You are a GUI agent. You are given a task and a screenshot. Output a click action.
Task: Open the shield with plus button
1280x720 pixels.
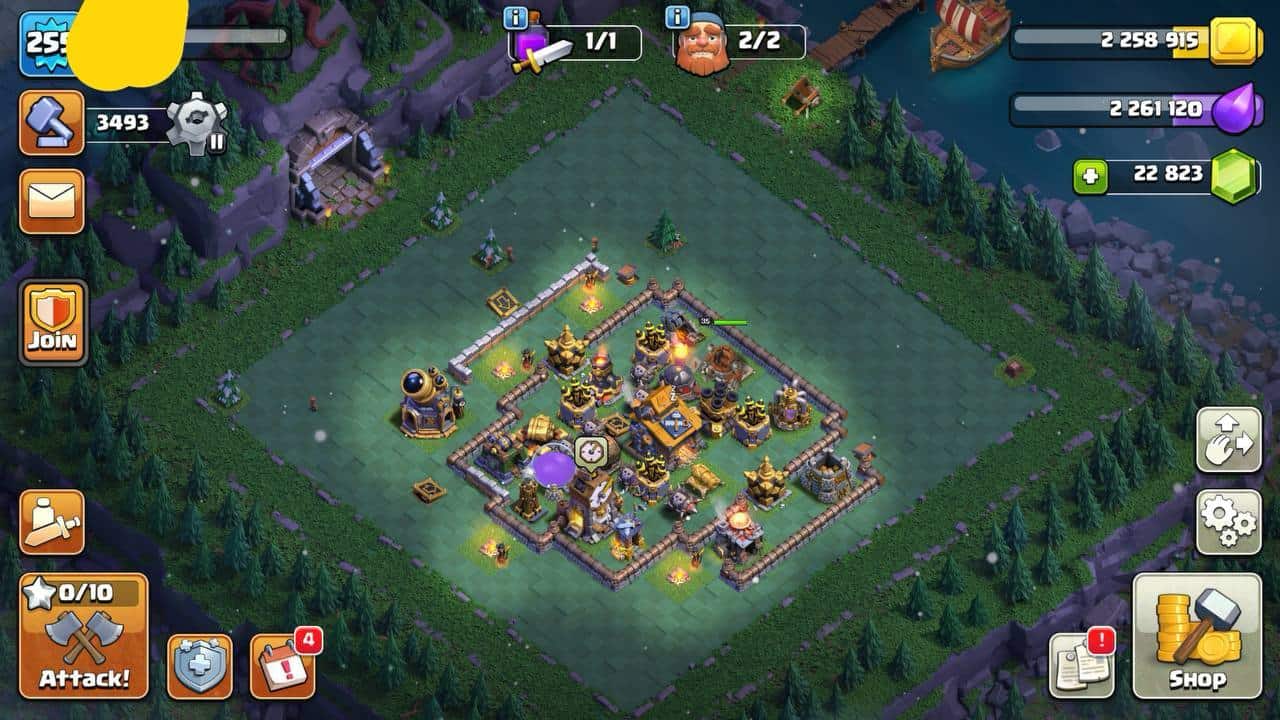pos(199,666)
